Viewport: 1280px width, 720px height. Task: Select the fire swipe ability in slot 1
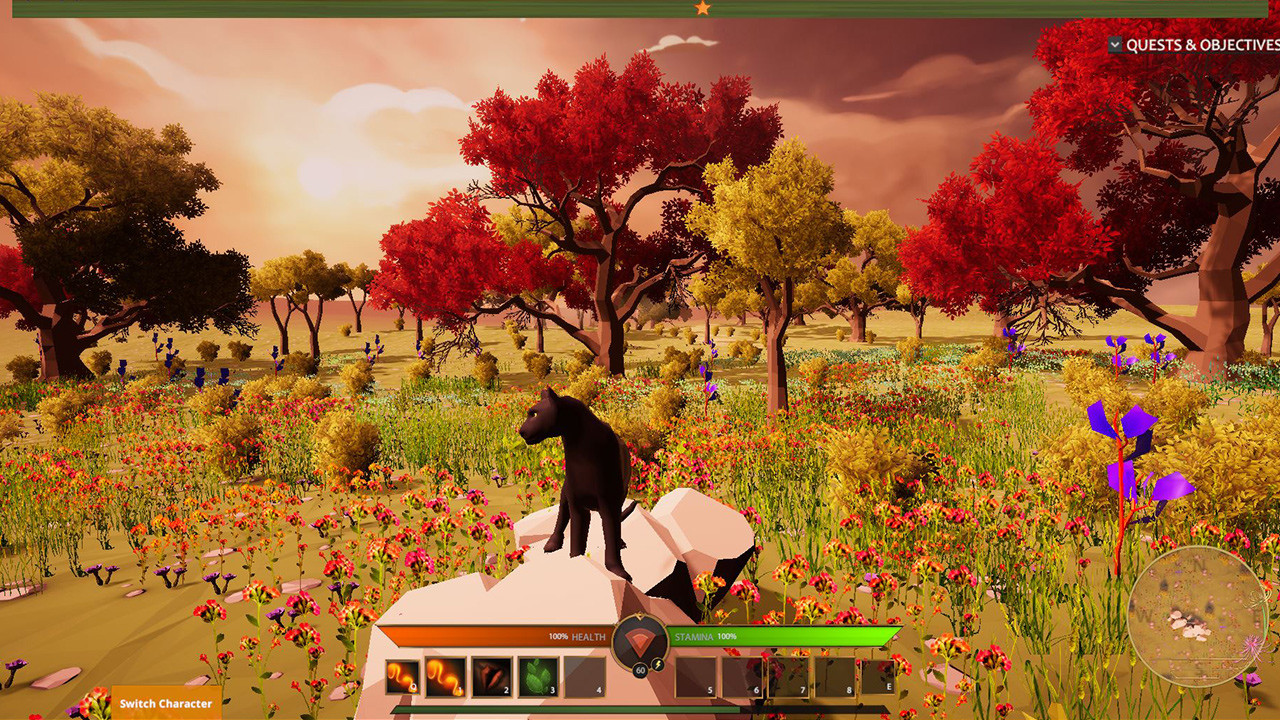[443, 677]
